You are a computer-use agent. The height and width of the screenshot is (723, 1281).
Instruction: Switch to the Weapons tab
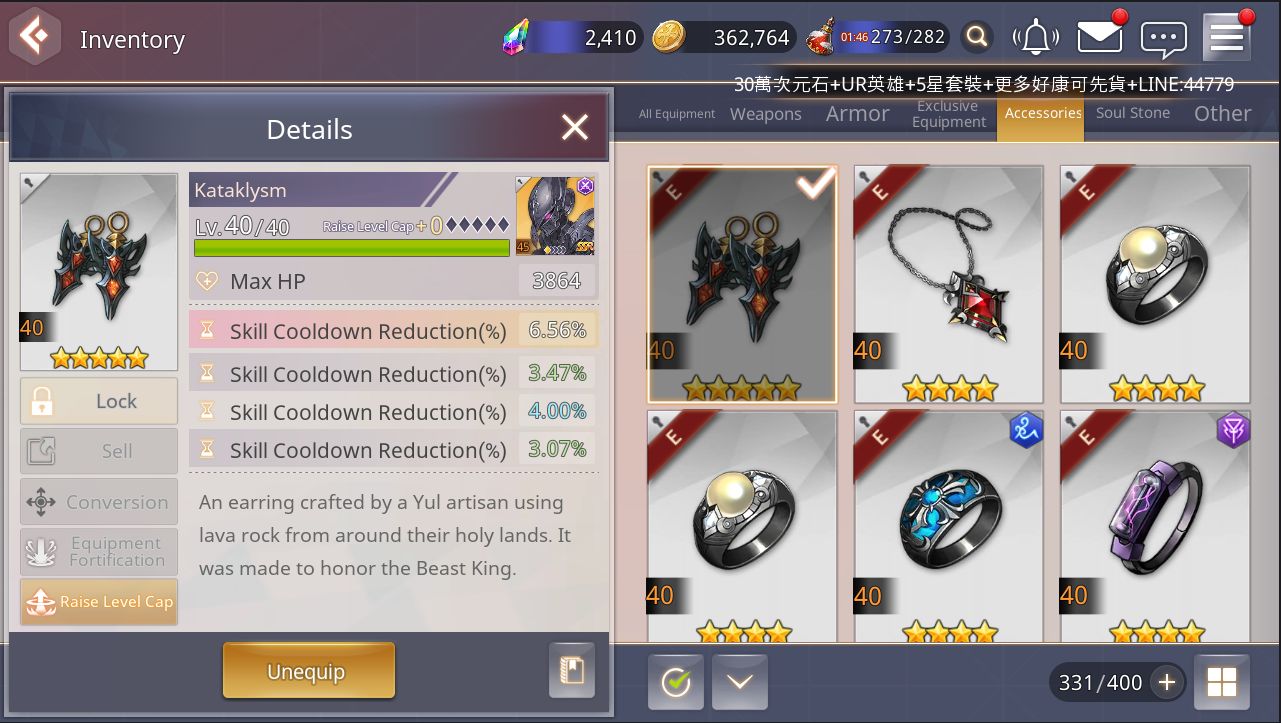[765, 114]
